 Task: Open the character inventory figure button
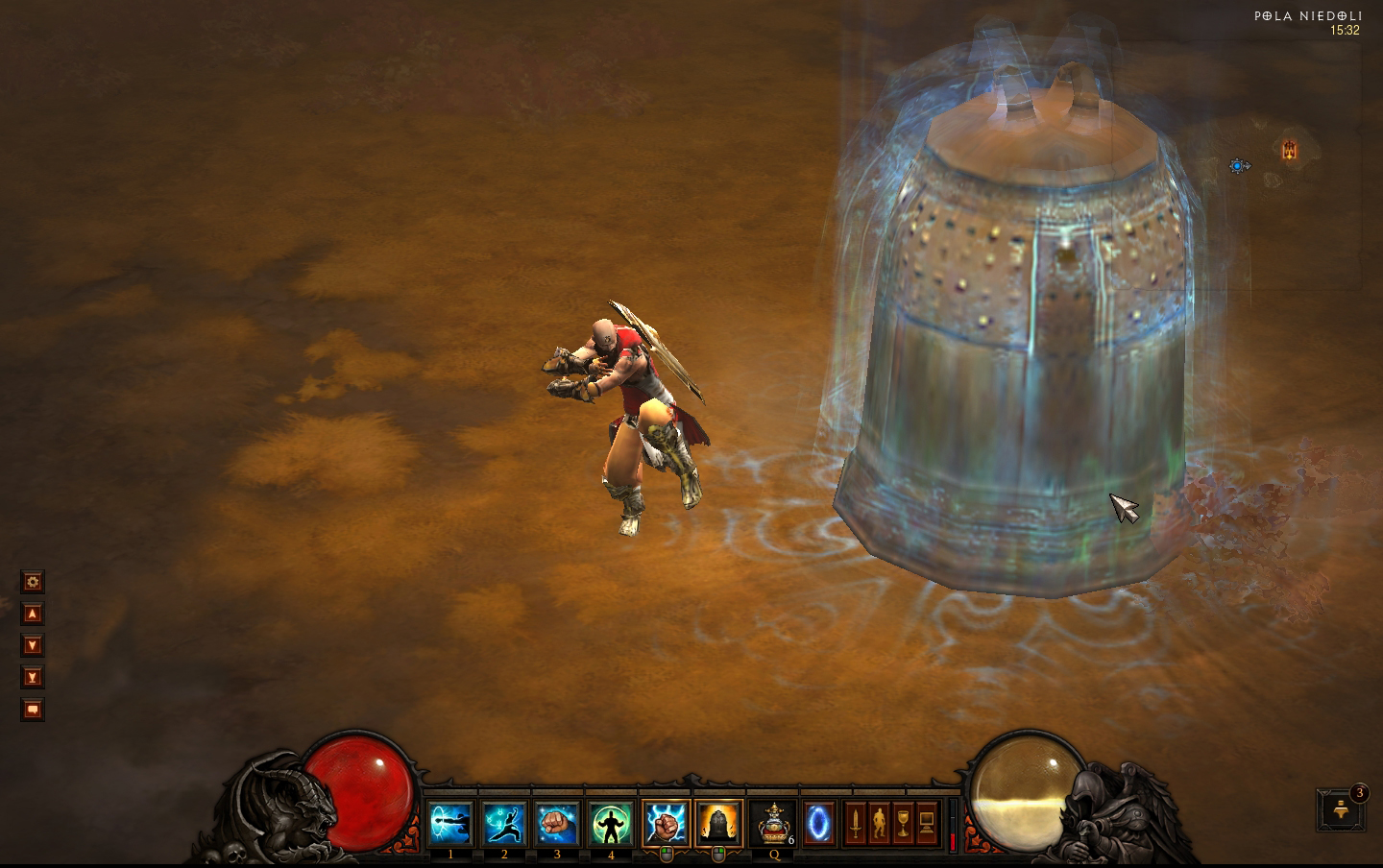click(x=878, y=824)
